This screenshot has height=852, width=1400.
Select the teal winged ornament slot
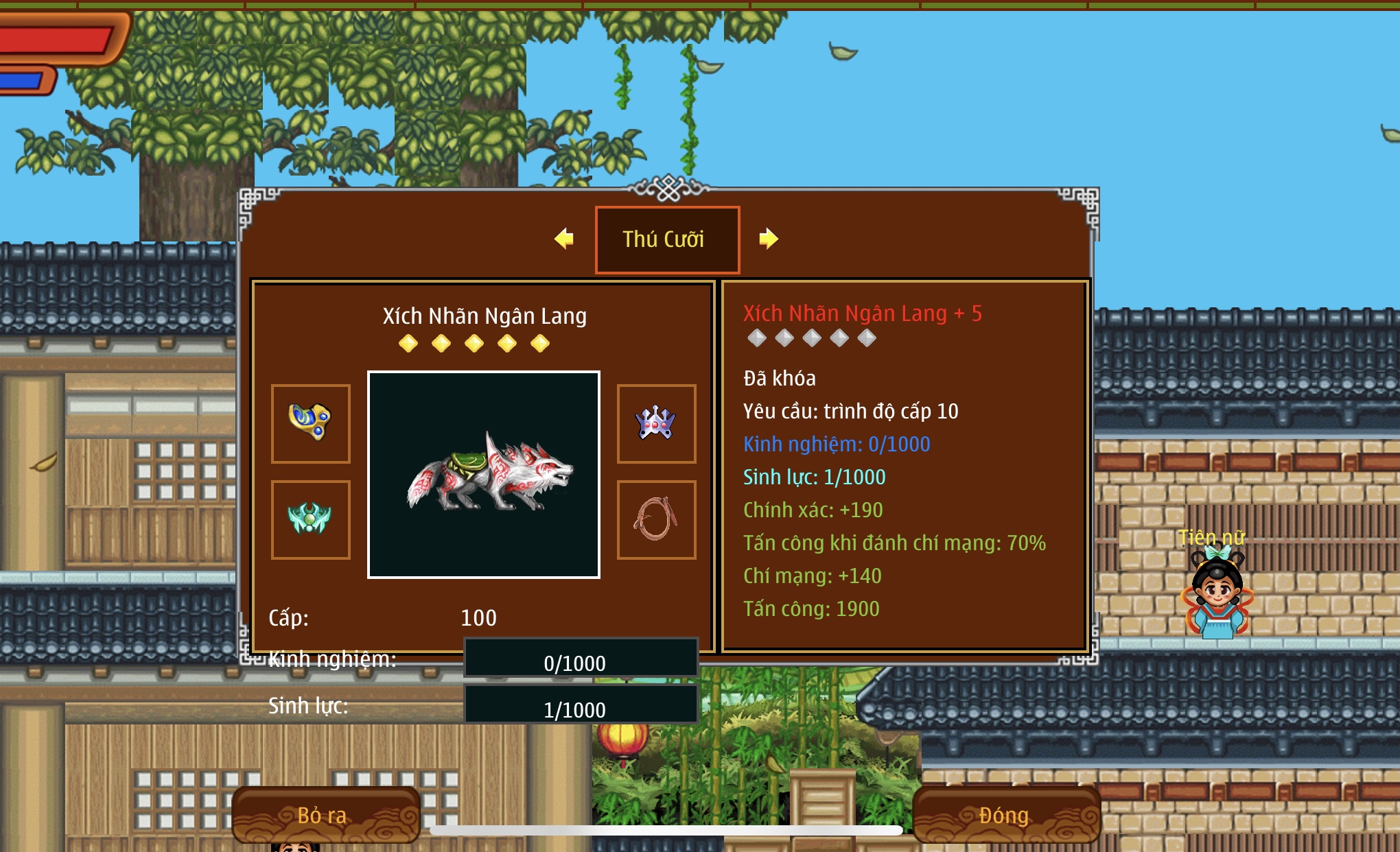pos(311,519)
